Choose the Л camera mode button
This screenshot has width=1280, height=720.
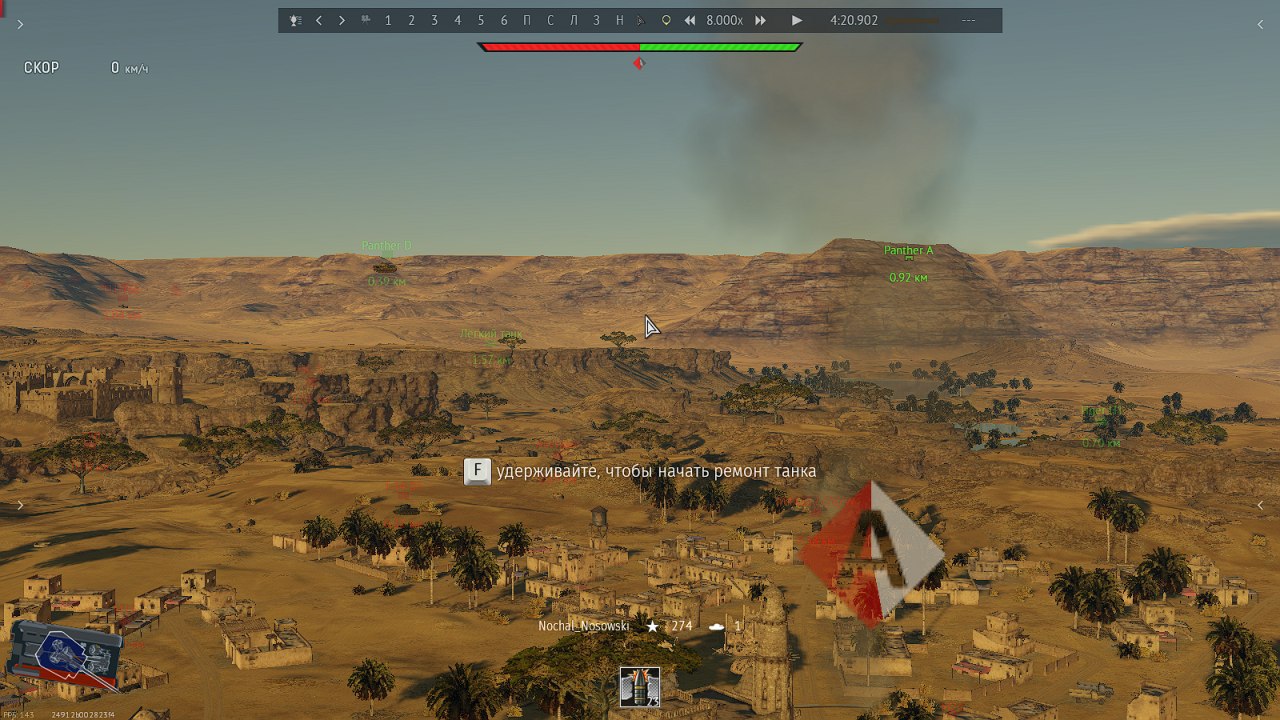[574, 20]
